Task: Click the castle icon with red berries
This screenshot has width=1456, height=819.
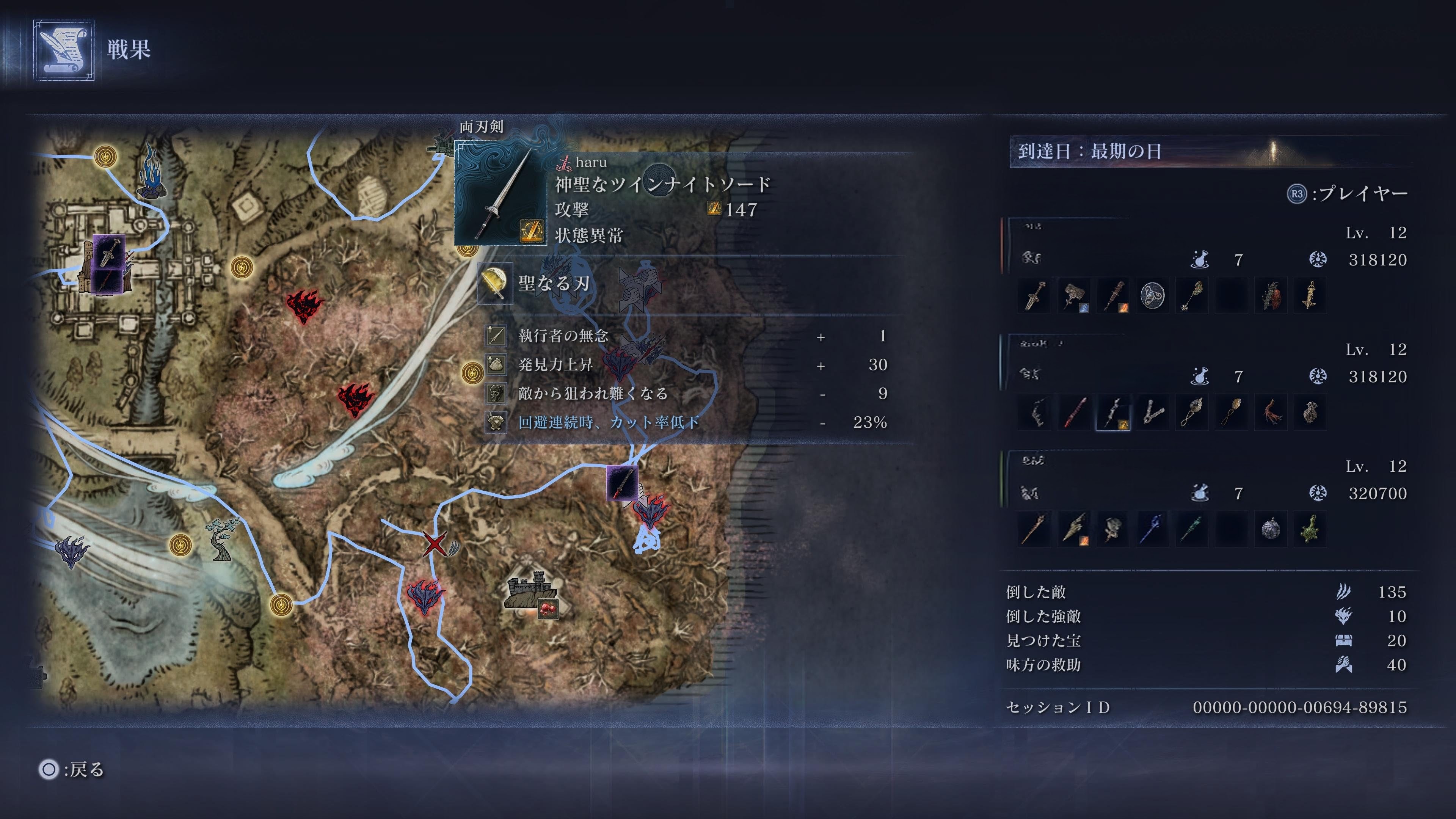Action: click(x=532, y=593)
